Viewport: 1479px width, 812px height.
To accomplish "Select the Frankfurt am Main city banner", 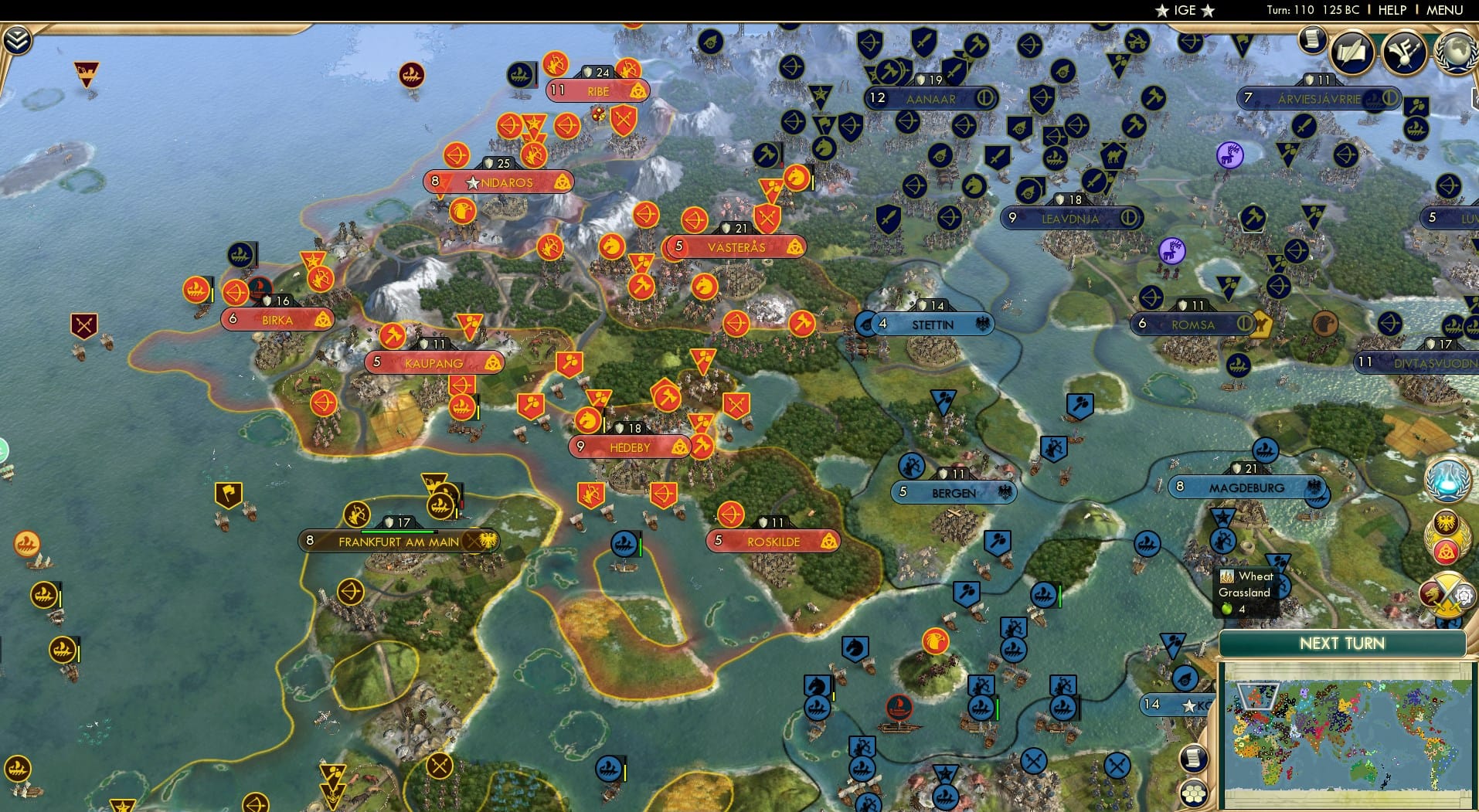I will coord(397,541).
